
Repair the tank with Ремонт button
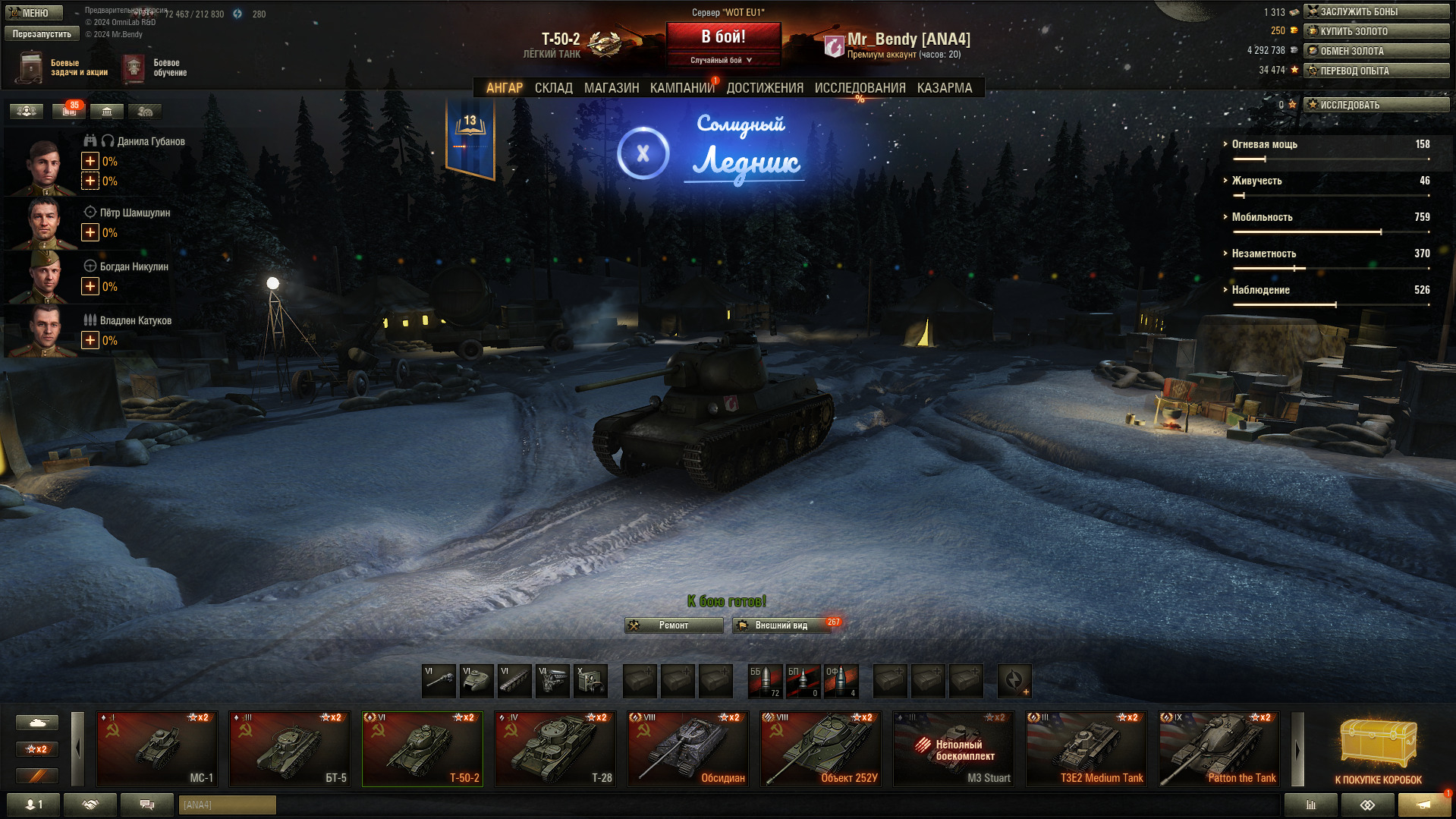point(674,625)
